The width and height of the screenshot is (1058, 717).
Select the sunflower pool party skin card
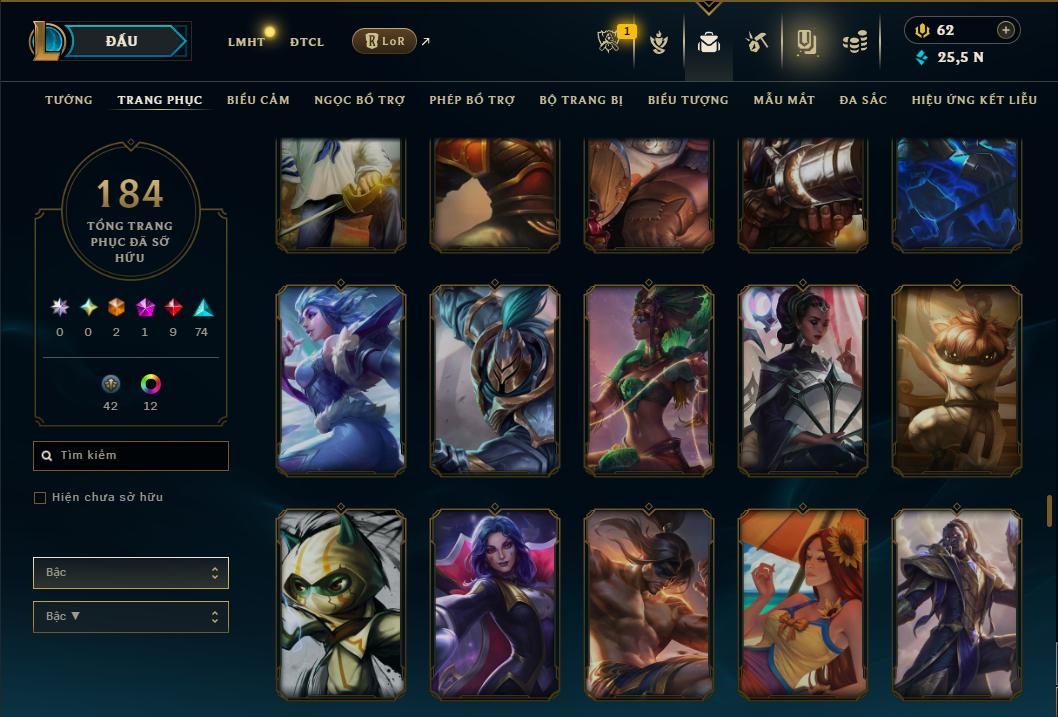pyautogui.click(x=803, y=603)
